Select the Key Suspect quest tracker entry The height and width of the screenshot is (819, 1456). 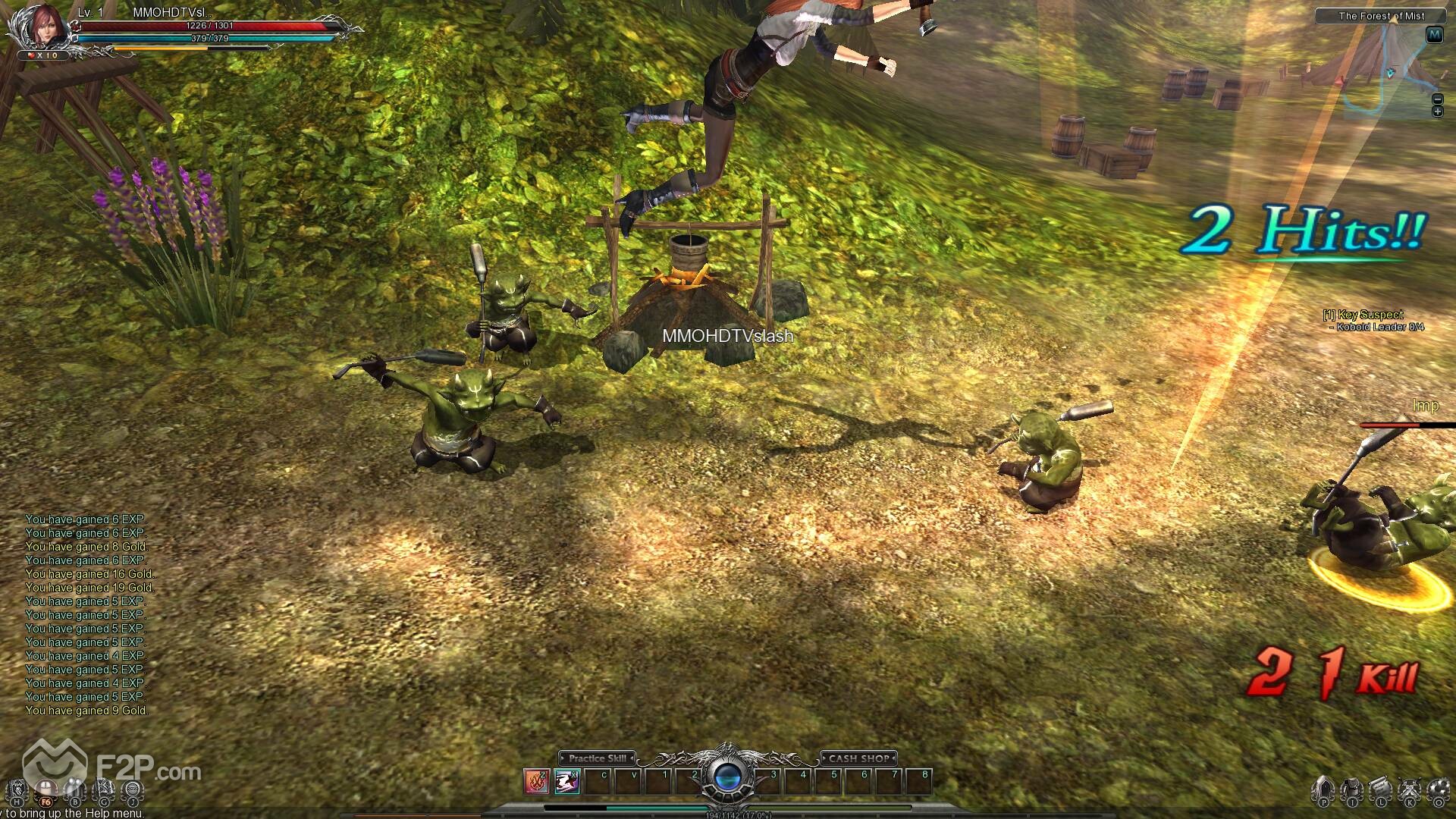pyautogui.click(x=1373, y=315)
